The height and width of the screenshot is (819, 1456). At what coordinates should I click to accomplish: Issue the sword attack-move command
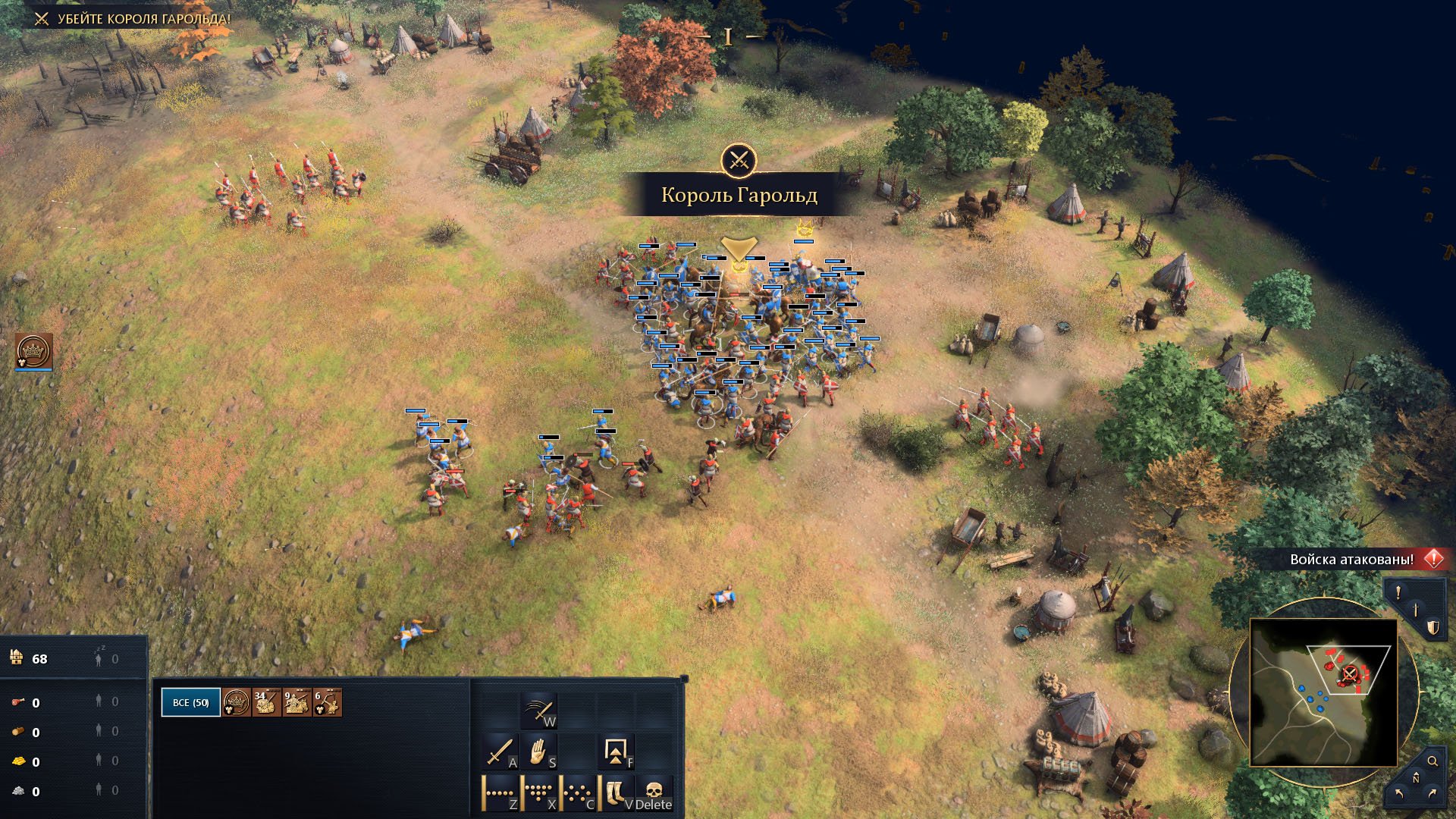pyautogui.click(x=500, y=752)
